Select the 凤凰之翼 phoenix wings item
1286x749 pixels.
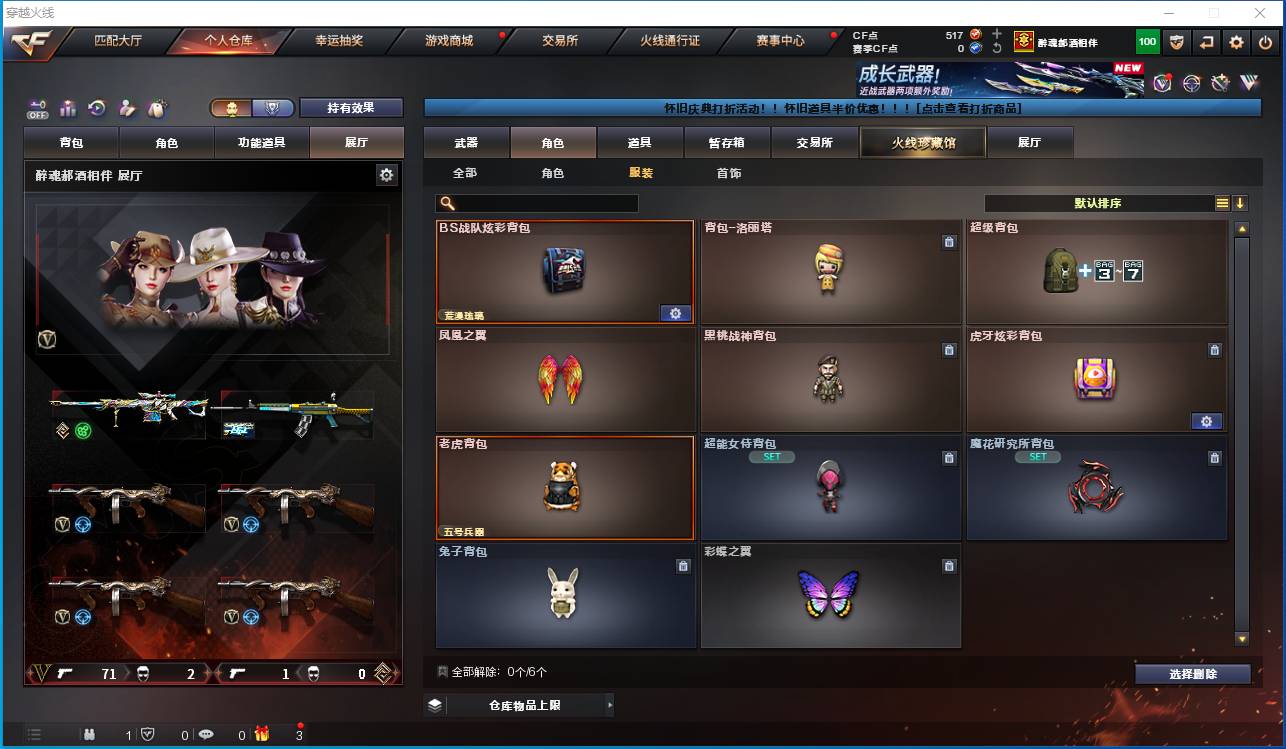click(565, 380)
